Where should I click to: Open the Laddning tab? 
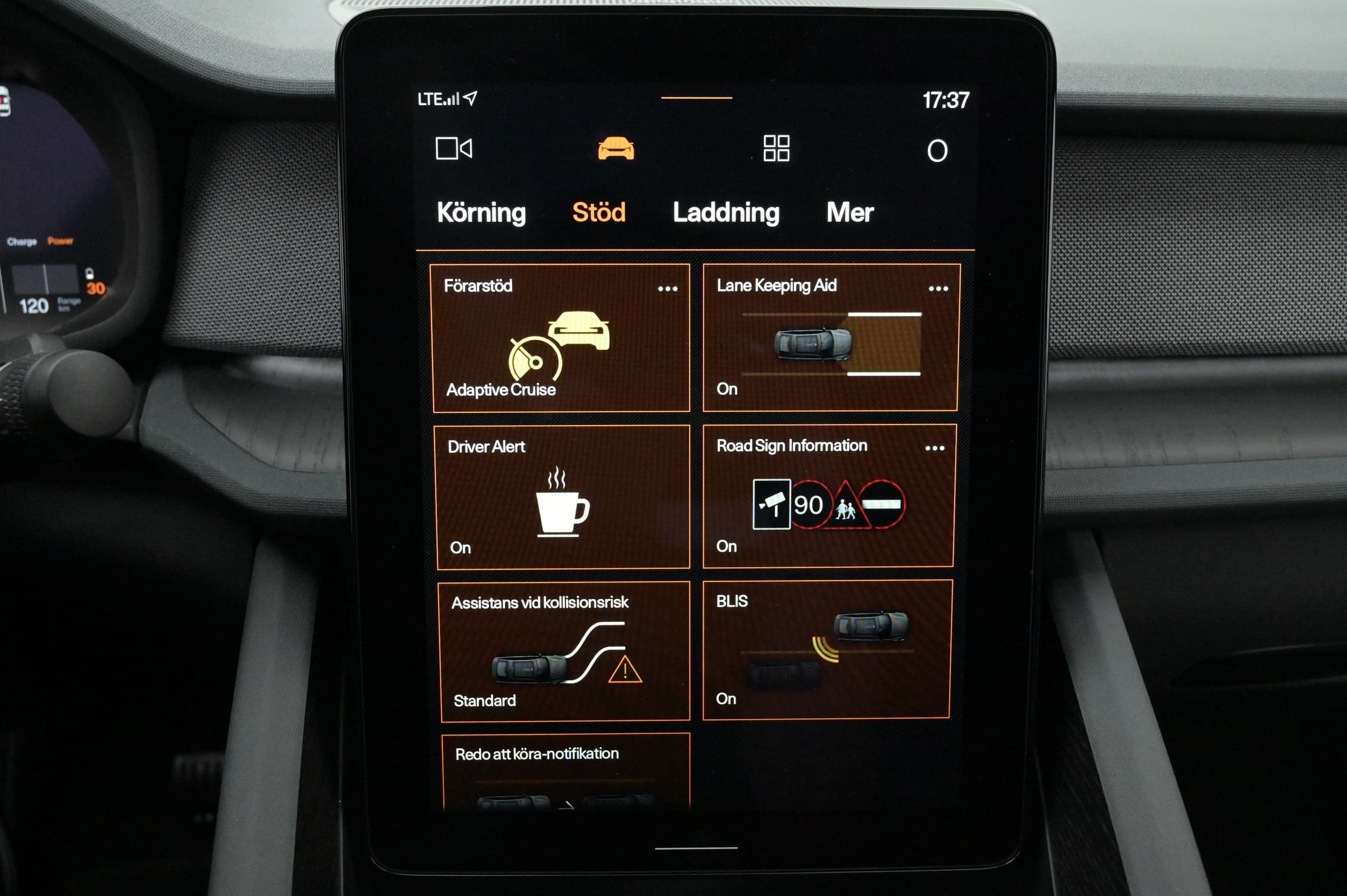coord(725,213)
